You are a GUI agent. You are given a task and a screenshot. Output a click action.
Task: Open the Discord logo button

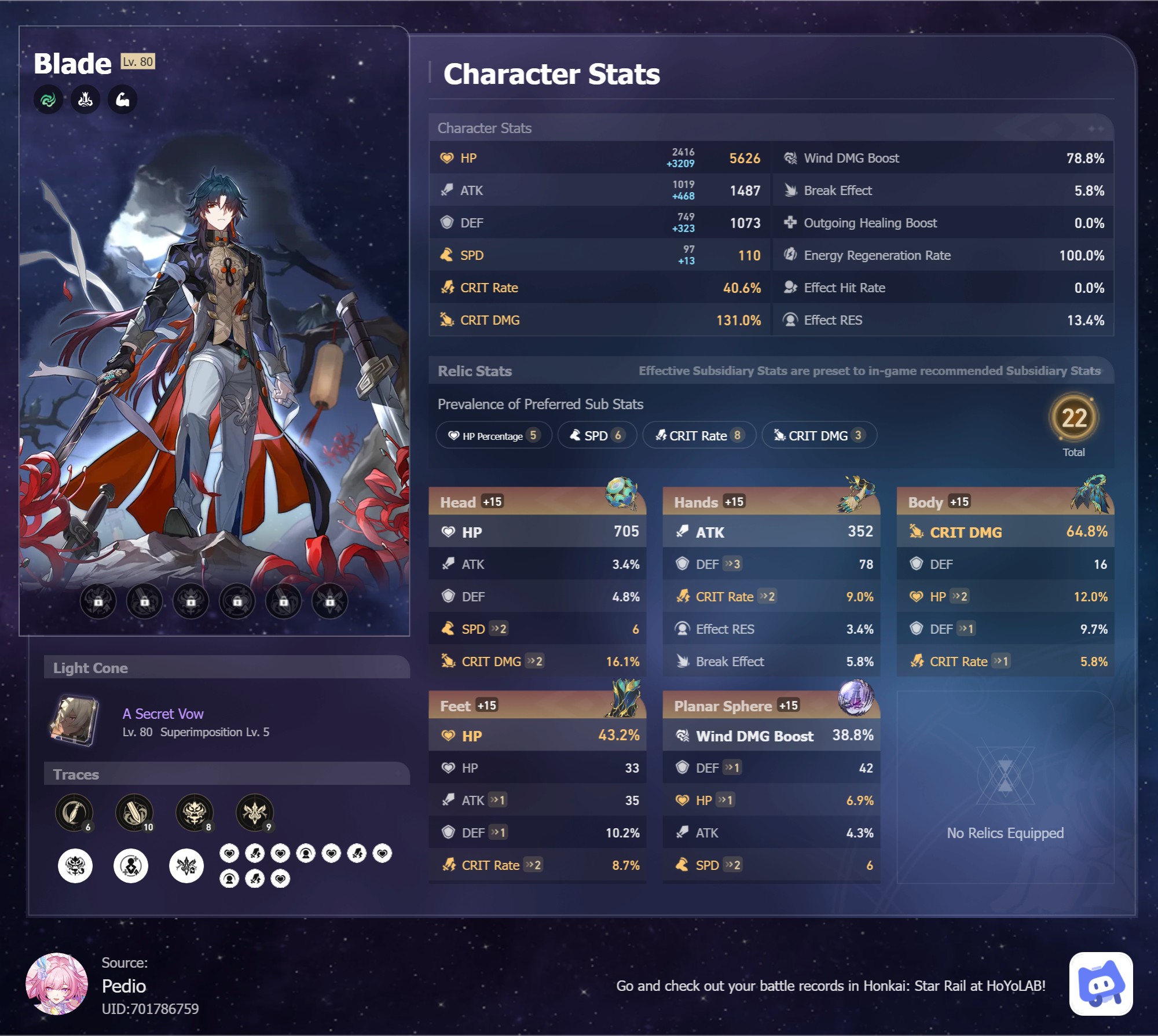pos(1101,983)
